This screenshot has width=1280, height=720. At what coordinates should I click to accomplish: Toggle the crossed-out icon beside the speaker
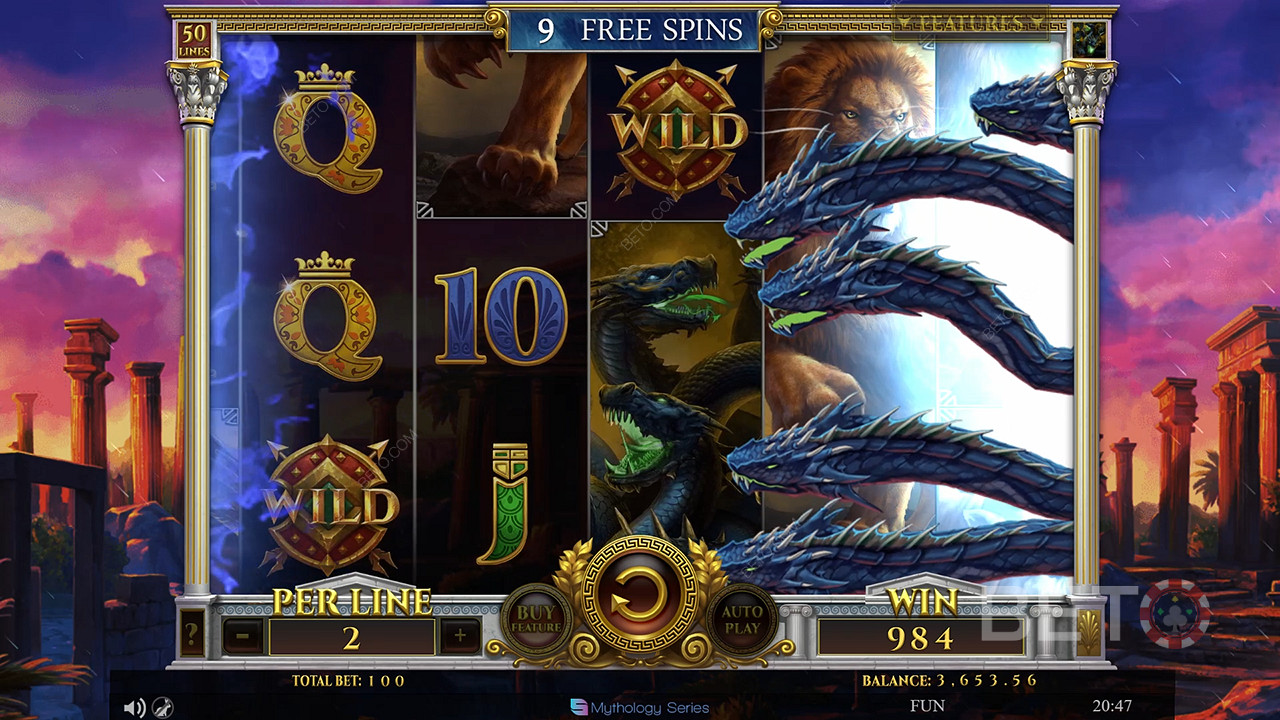[x=162, y=707]
